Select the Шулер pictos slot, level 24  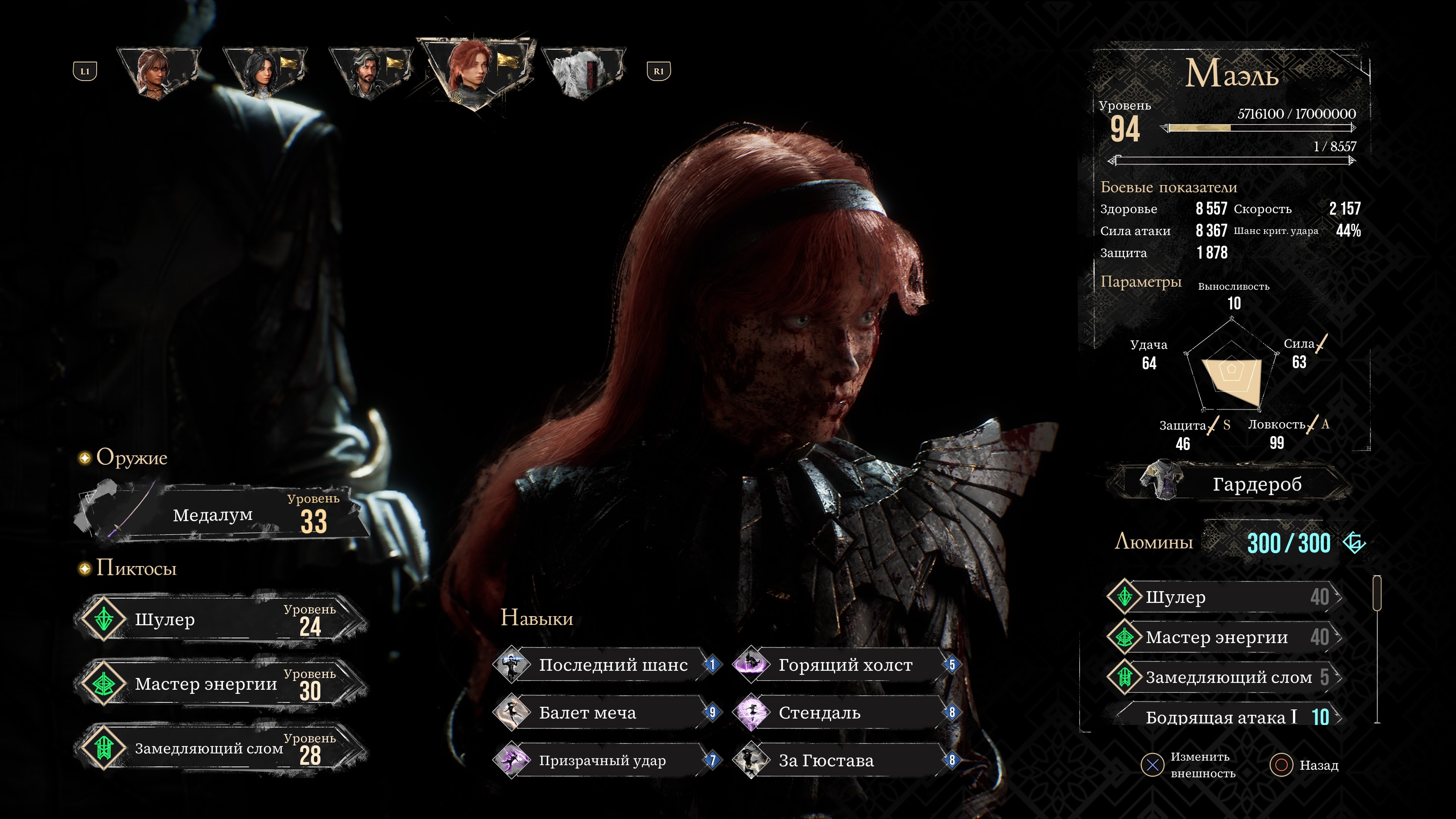(x=220, y=620)
